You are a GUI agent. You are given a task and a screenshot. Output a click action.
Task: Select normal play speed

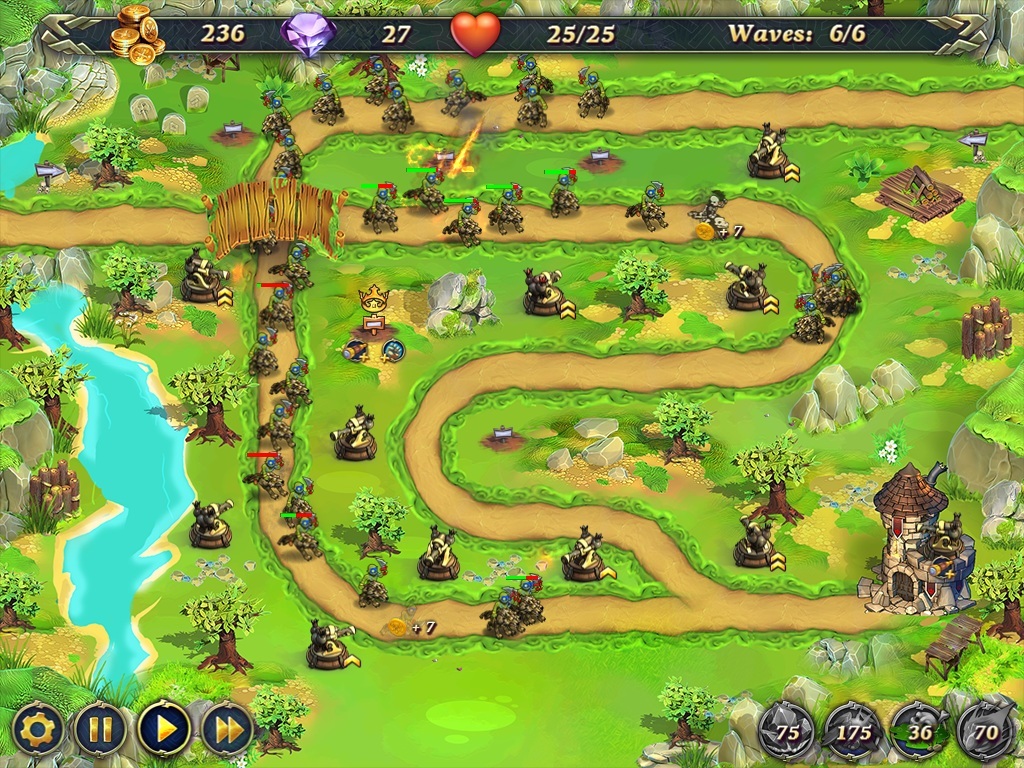tap(164, 729)
